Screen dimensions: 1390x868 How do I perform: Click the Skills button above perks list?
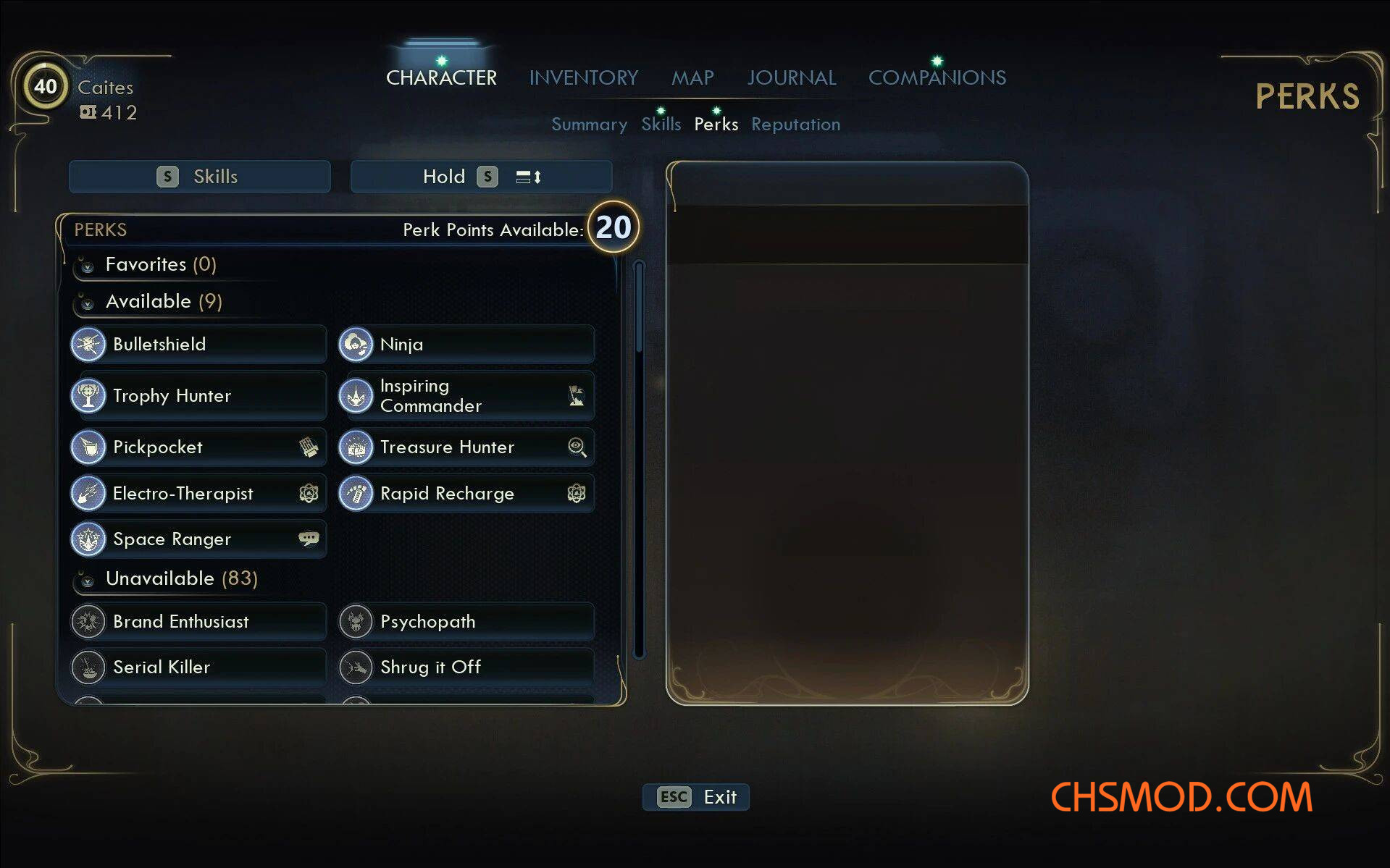click(200, 177)
